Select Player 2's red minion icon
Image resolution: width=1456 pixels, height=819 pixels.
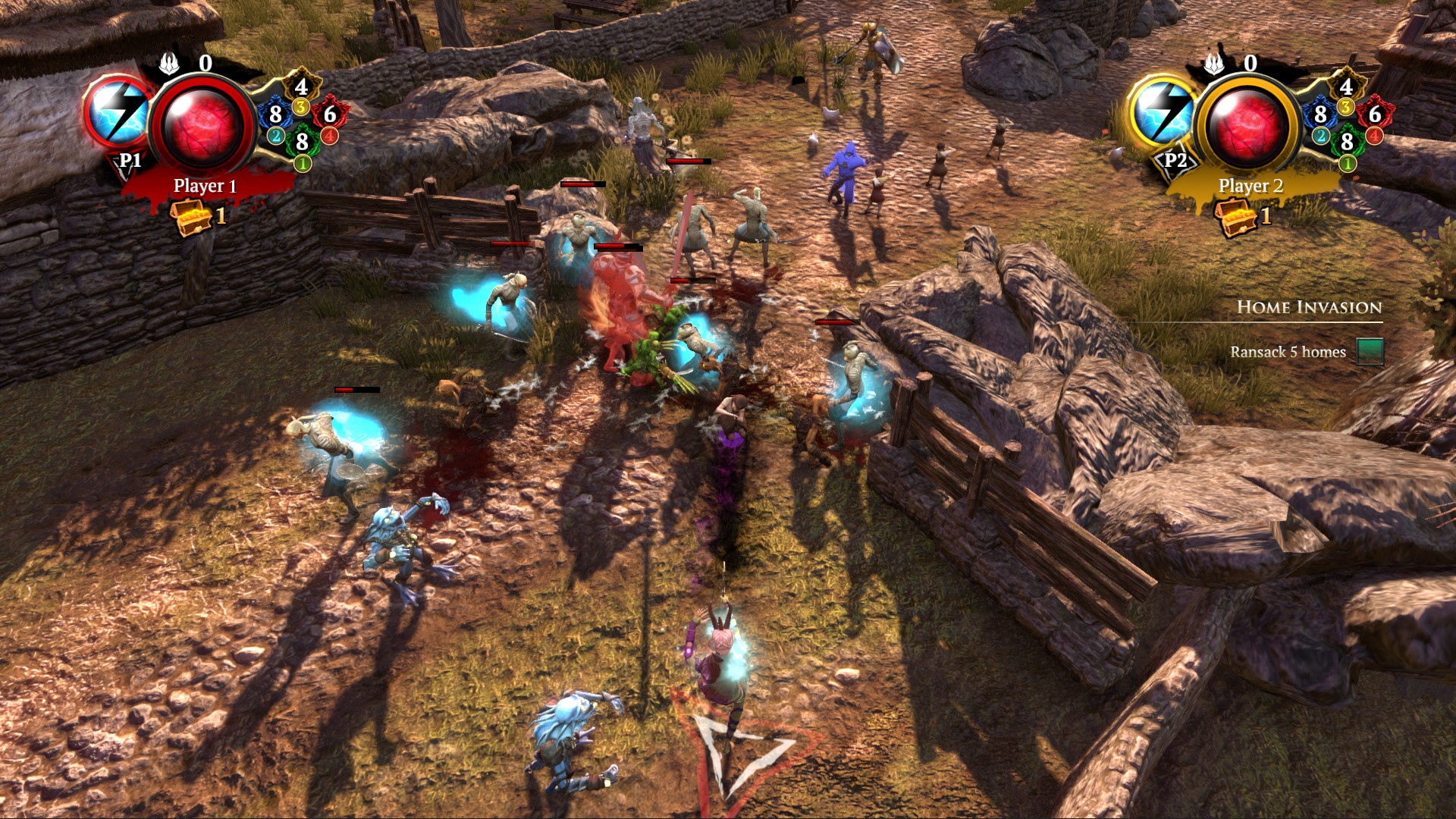click(x=1375, y=115)
